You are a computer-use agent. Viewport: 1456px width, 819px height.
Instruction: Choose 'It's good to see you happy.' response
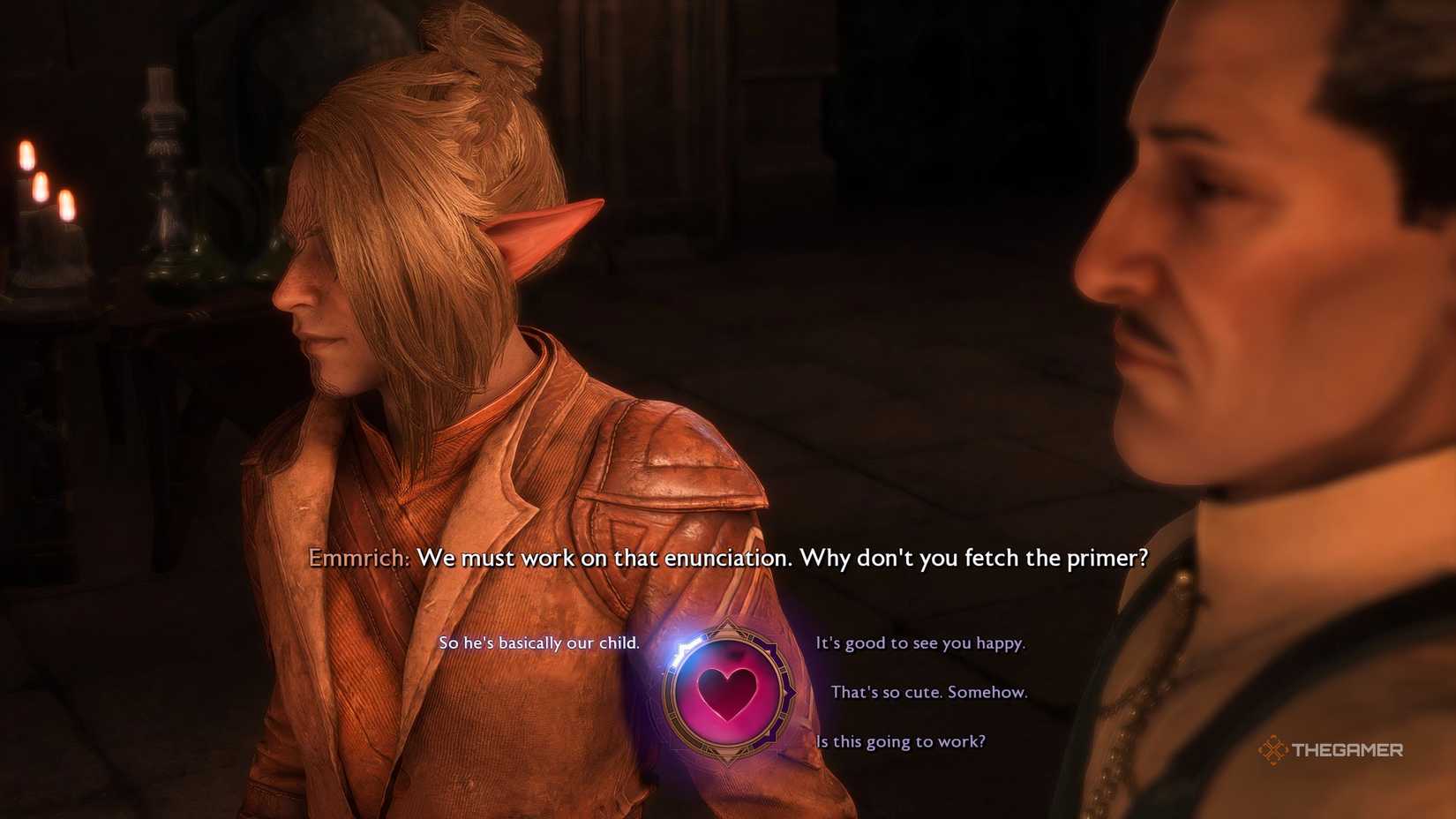point(920,644)
